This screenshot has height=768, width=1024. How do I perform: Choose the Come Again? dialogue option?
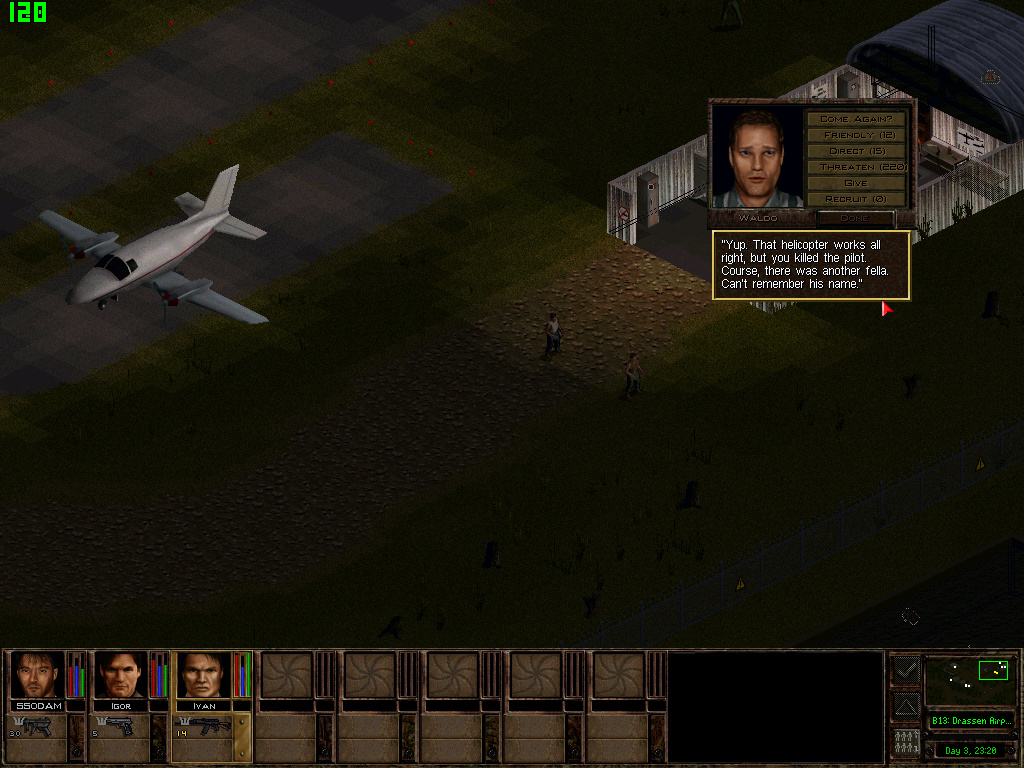coord(856,119)
